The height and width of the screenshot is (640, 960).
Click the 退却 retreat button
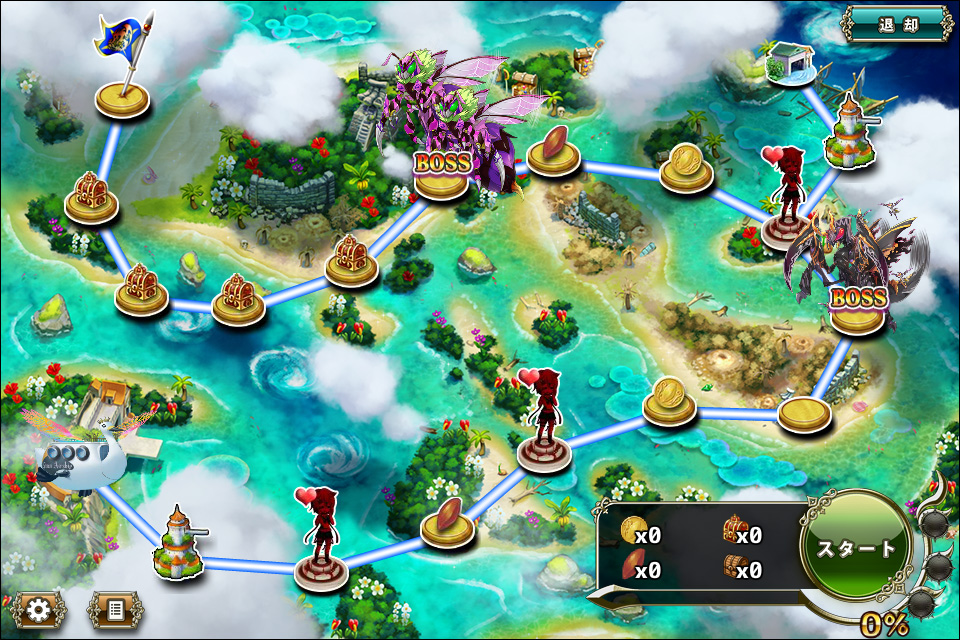pos(896,24)
